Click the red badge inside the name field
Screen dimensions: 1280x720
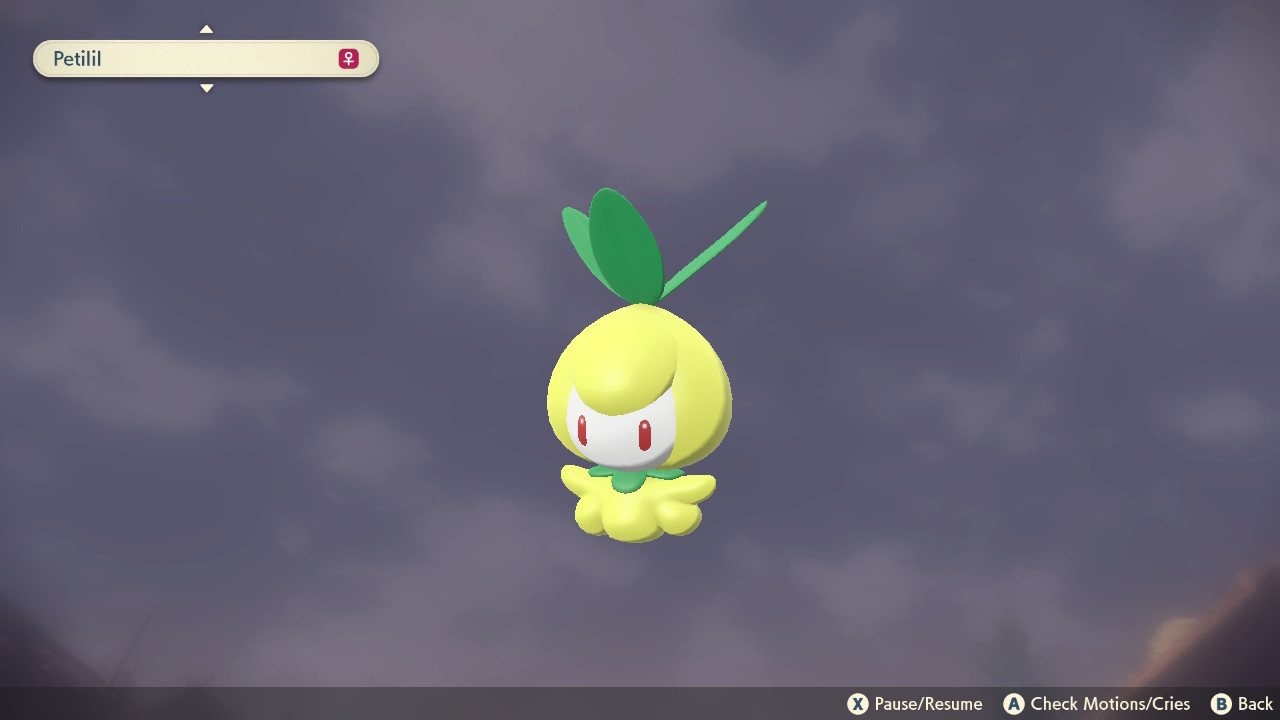(346, 59)
